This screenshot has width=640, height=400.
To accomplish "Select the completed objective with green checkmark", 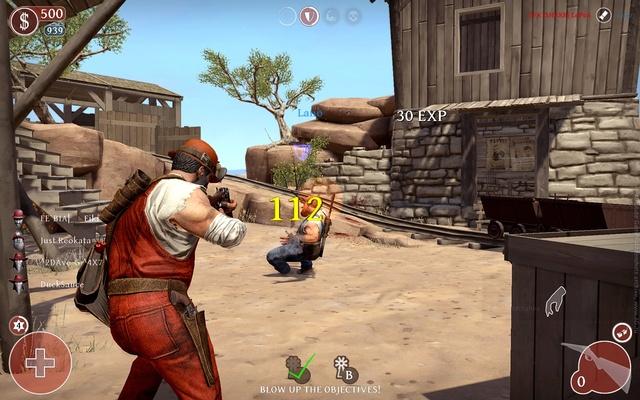I will [298, 367].
